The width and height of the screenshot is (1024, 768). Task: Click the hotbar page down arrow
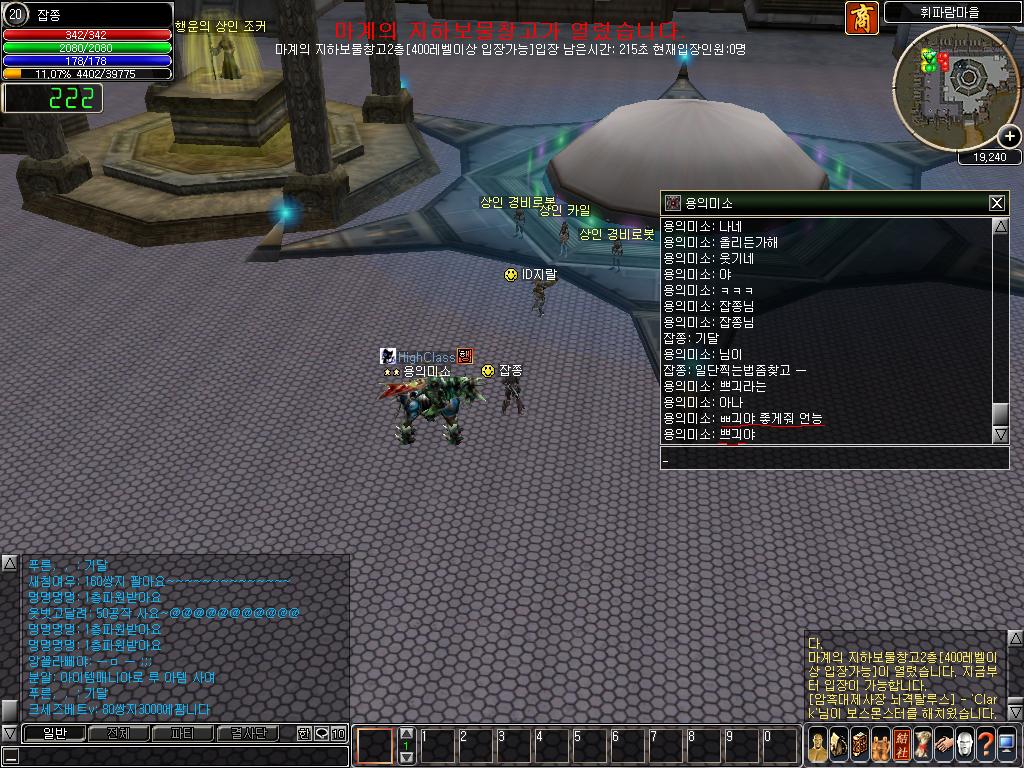point(407,758)
